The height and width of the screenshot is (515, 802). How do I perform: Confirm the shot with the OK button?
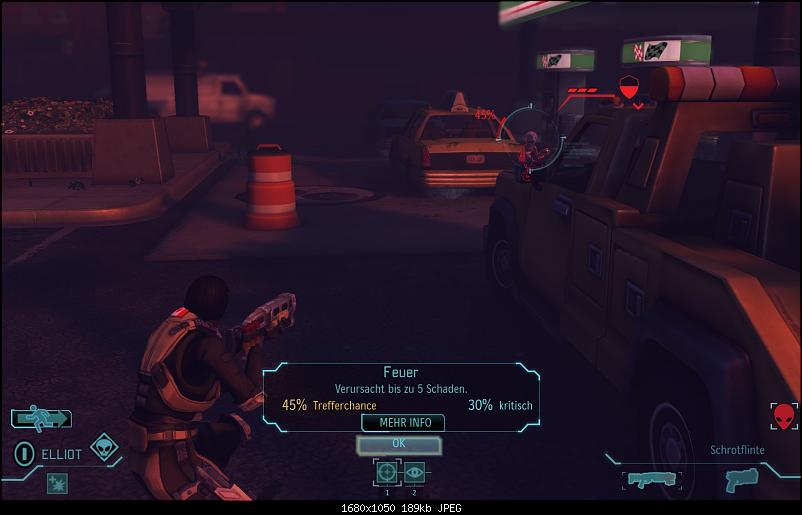click(x=398, y=443)
